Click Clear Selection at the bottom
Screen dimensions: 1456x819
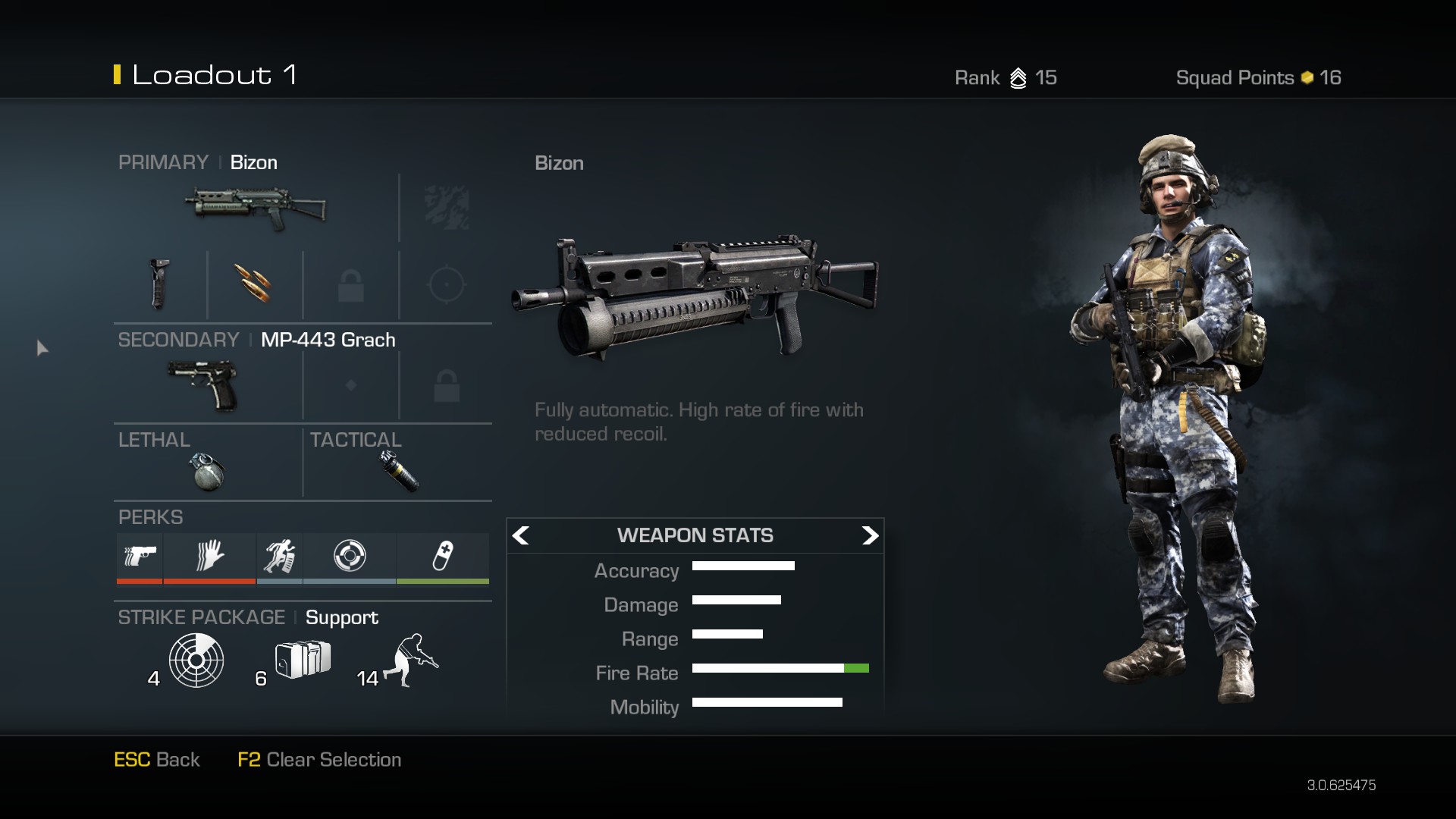[x=319, y=760]
